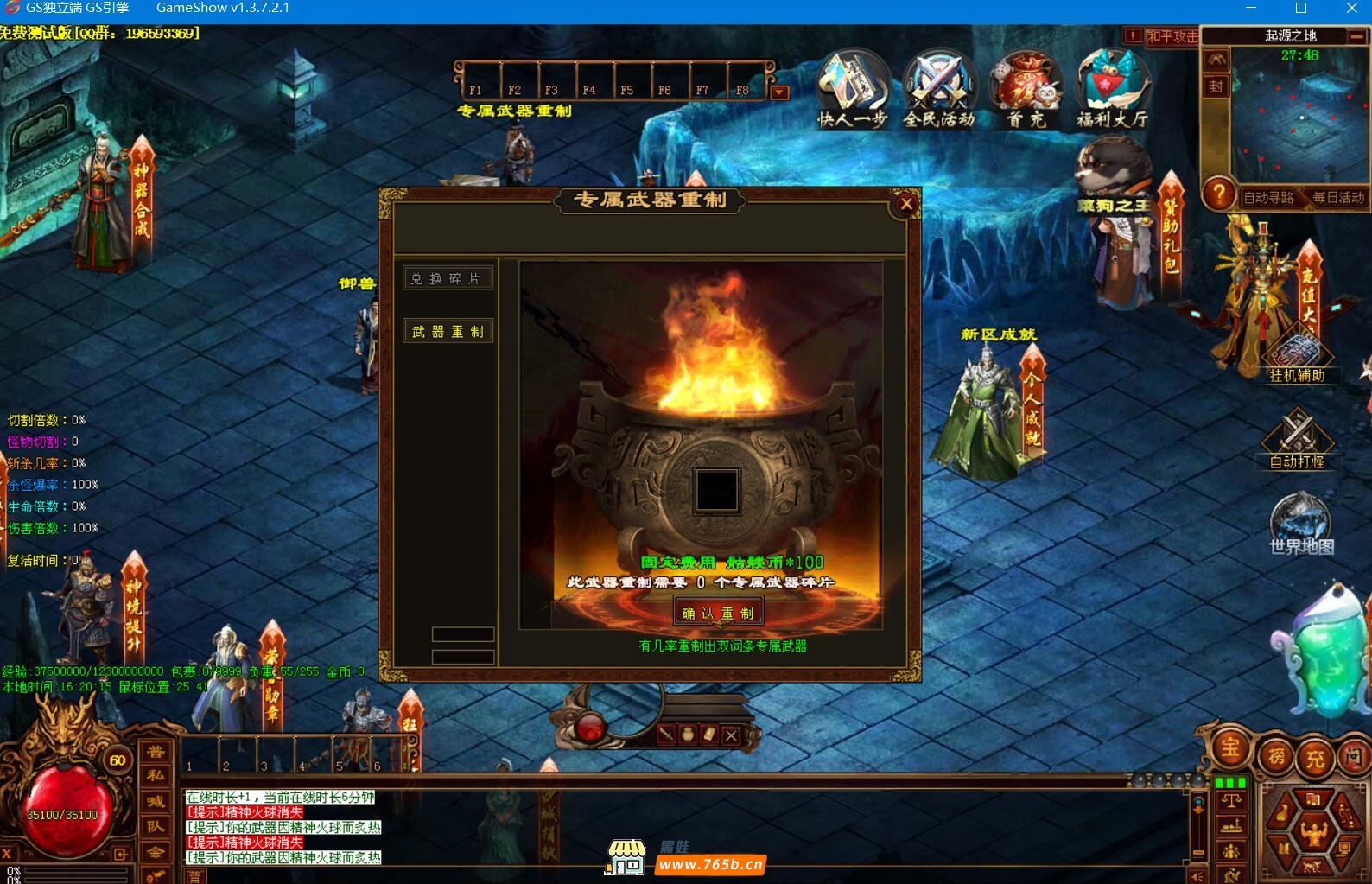
Task: Open the 充 recharge round button
Action: pos(1315,759)
